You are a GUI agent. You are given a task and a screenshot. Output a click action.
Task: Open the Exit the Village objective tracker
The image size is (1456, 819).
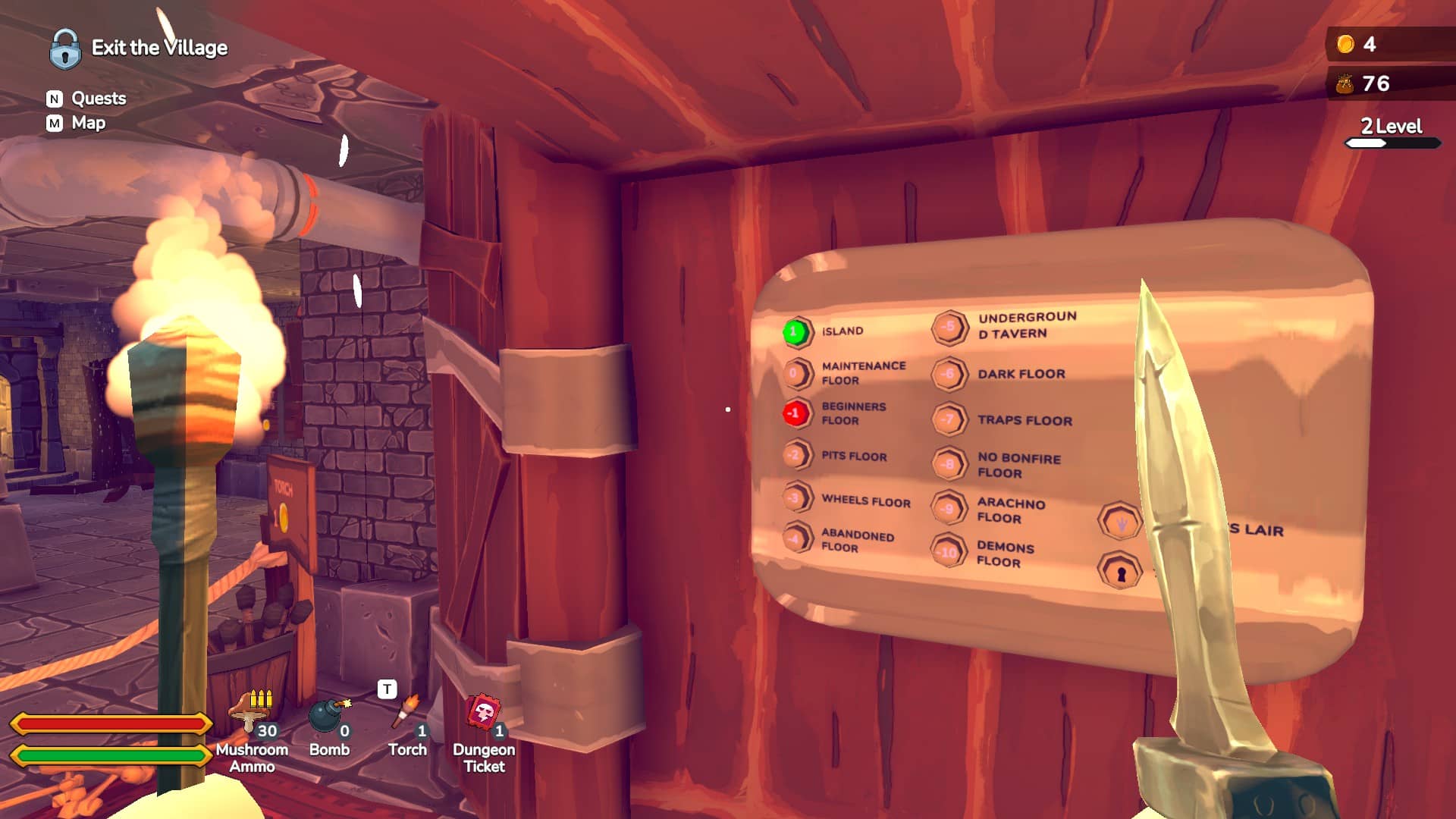140,48
